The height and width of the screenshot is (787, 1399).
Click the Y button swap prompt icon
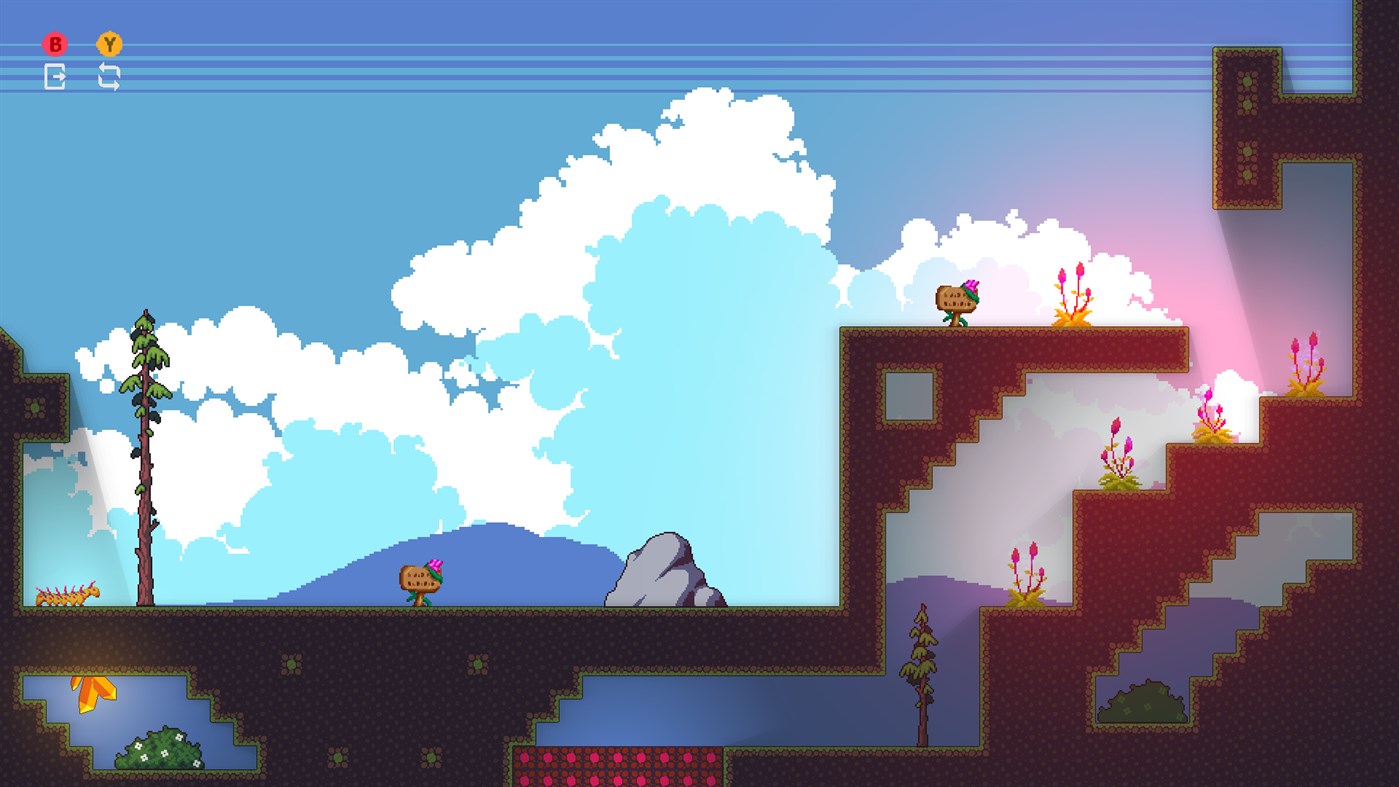112,44
